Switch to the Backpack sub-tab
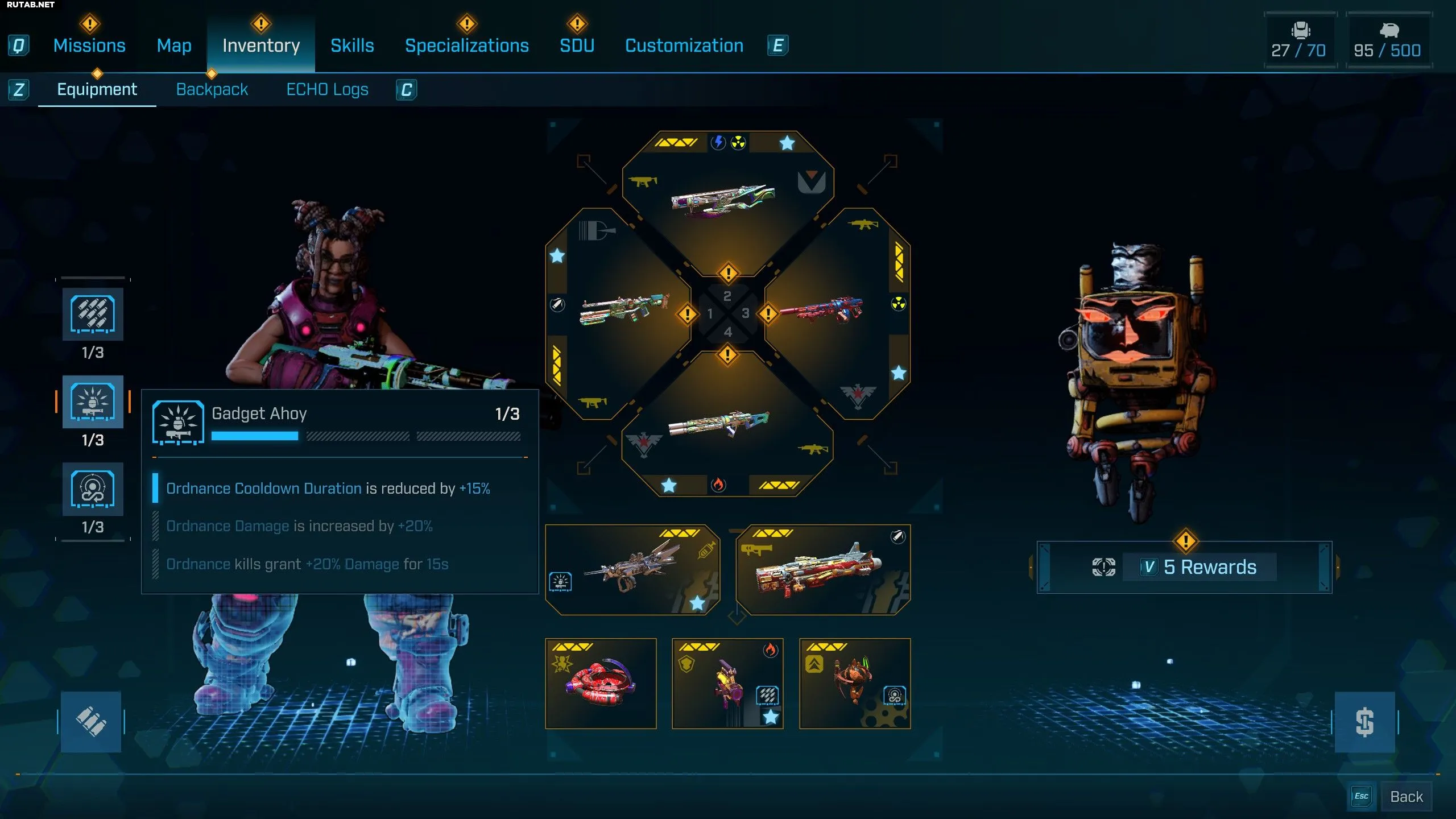The width and height of the screenshot is (1456, 819). click(212, 89)
